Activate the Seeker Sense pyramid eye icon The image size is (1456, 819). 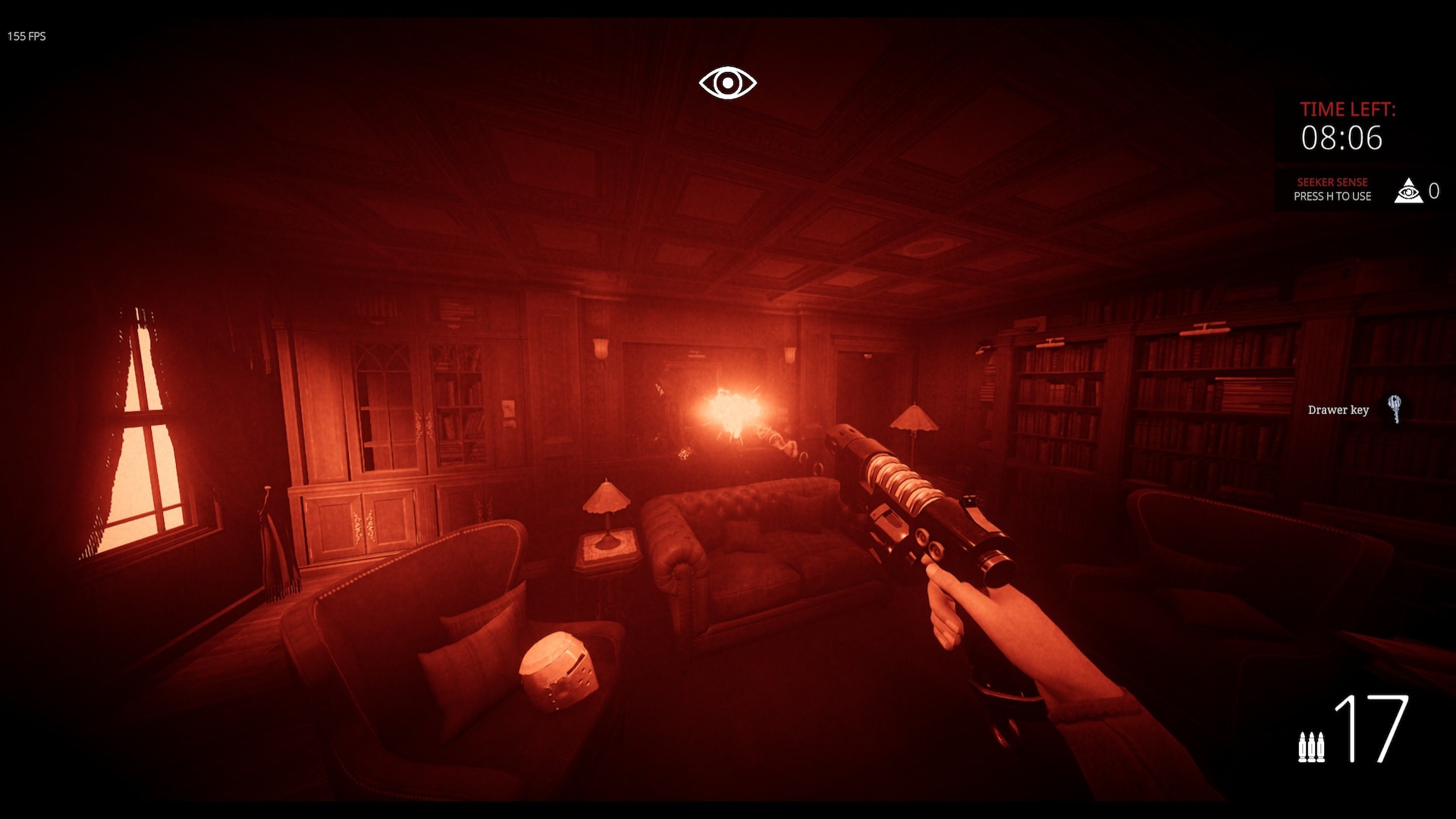point(1408,191)
